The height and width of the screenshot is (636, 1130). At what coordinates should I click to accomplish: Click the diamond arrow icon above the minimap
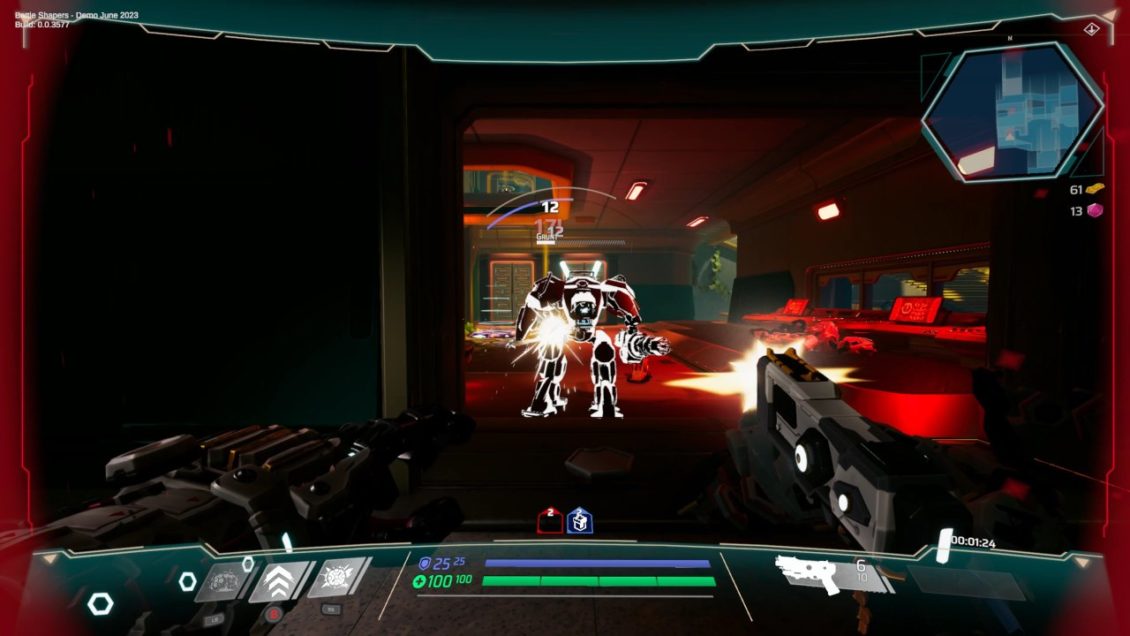coord(1090,30)
